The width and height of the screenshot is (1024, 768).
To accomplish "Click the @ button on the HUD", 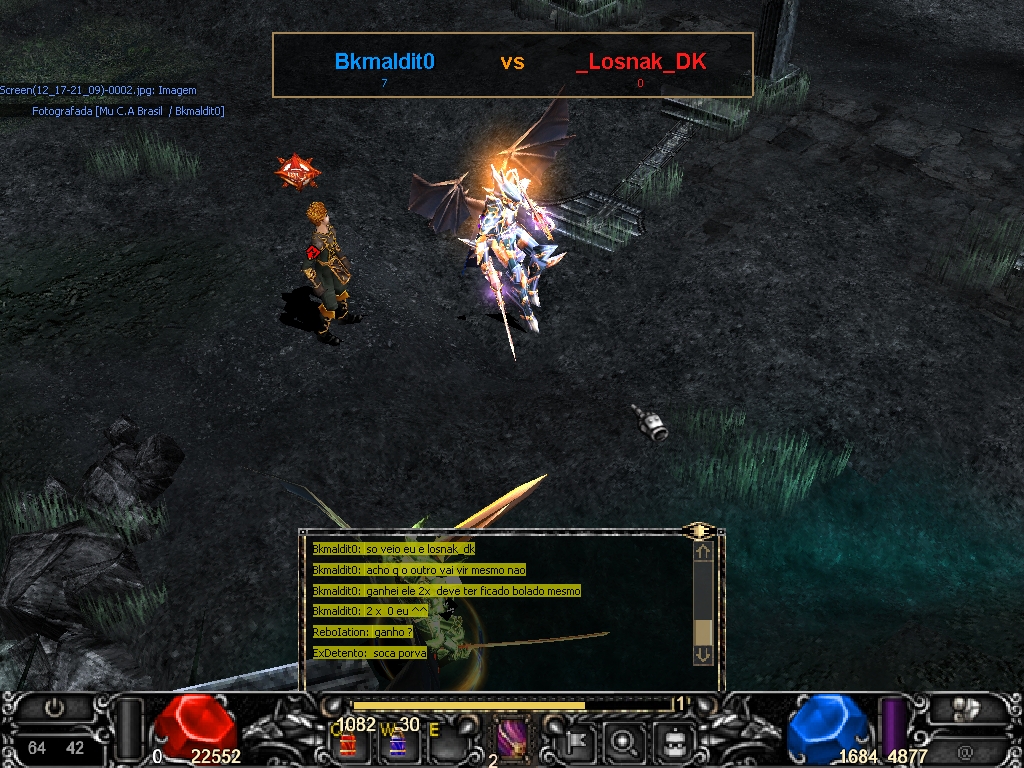I will (x=965, y=750).
